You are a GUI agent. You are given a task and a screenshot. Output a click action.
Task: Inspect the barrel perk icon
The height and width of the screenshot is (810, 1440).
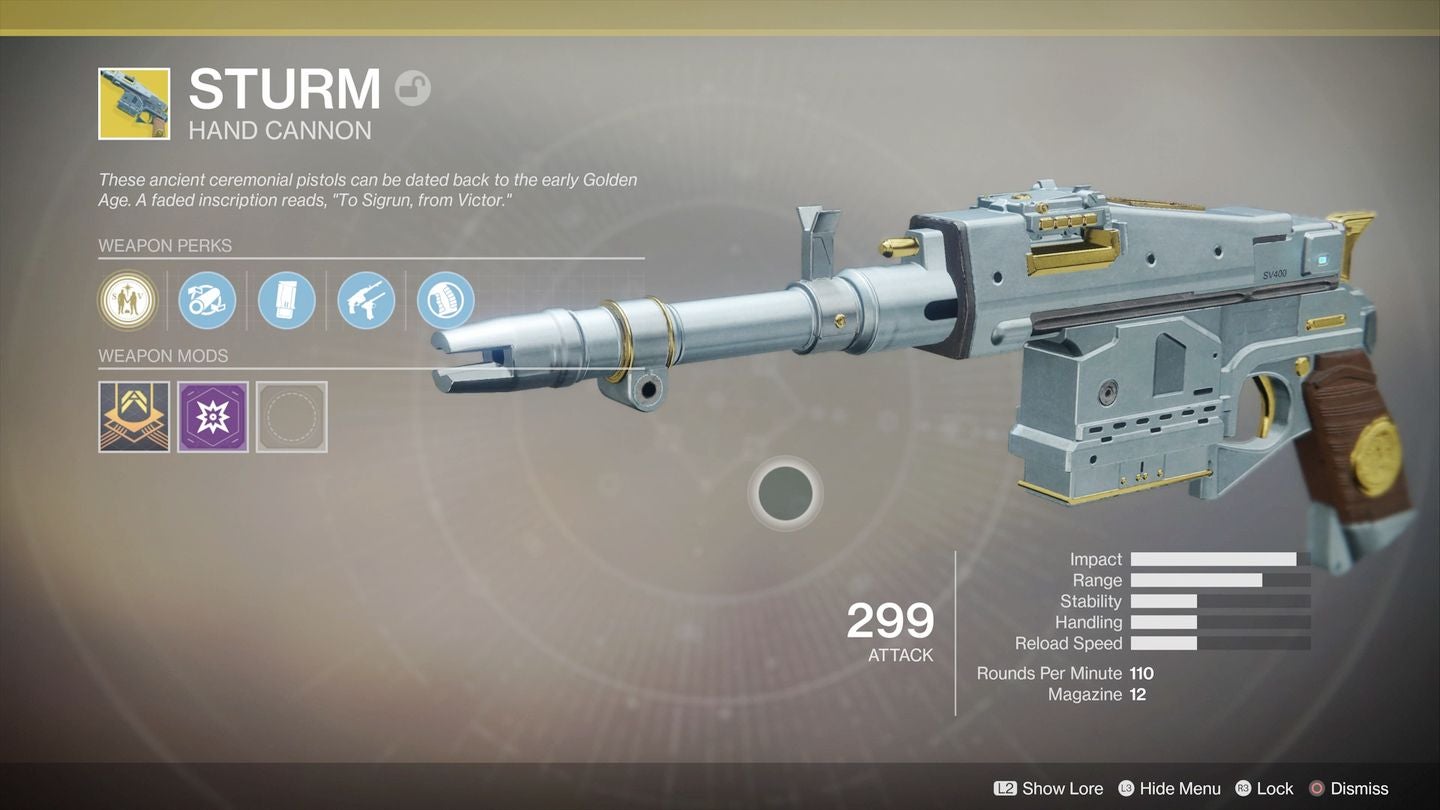(x=207, y=300)
